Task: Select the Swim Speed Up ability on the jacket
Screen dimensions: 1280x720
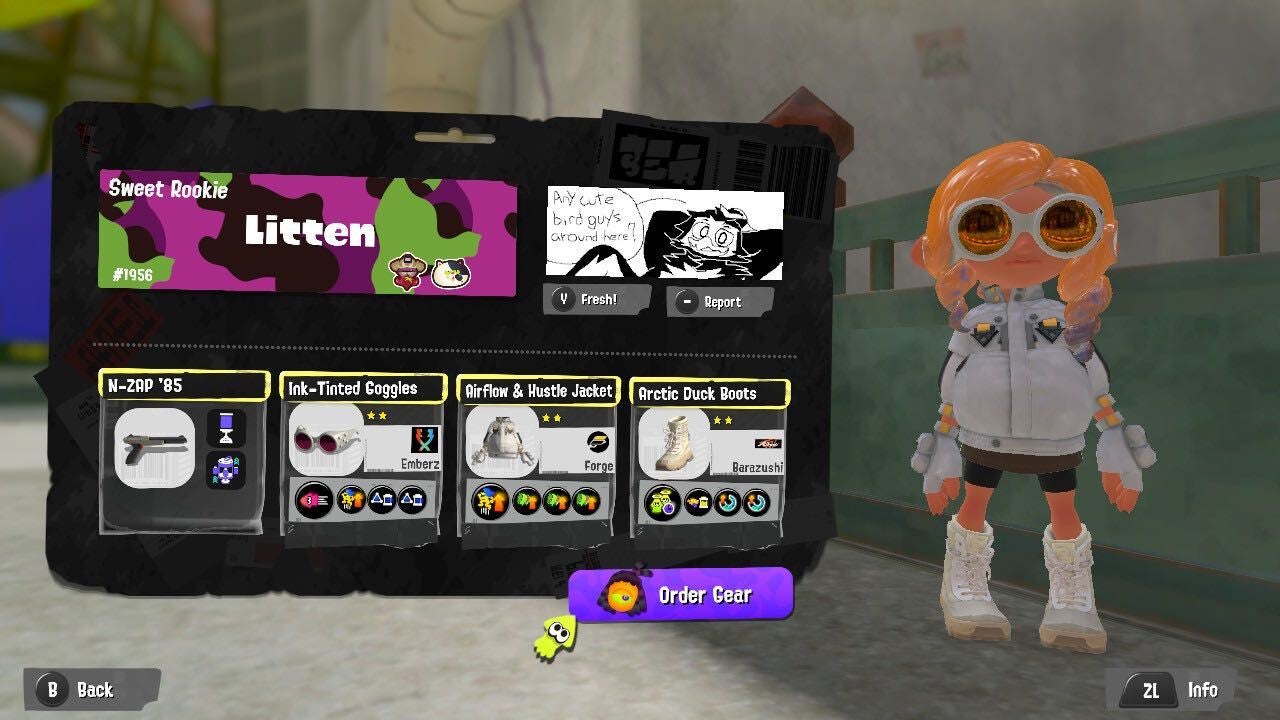Action: [525, 500]
